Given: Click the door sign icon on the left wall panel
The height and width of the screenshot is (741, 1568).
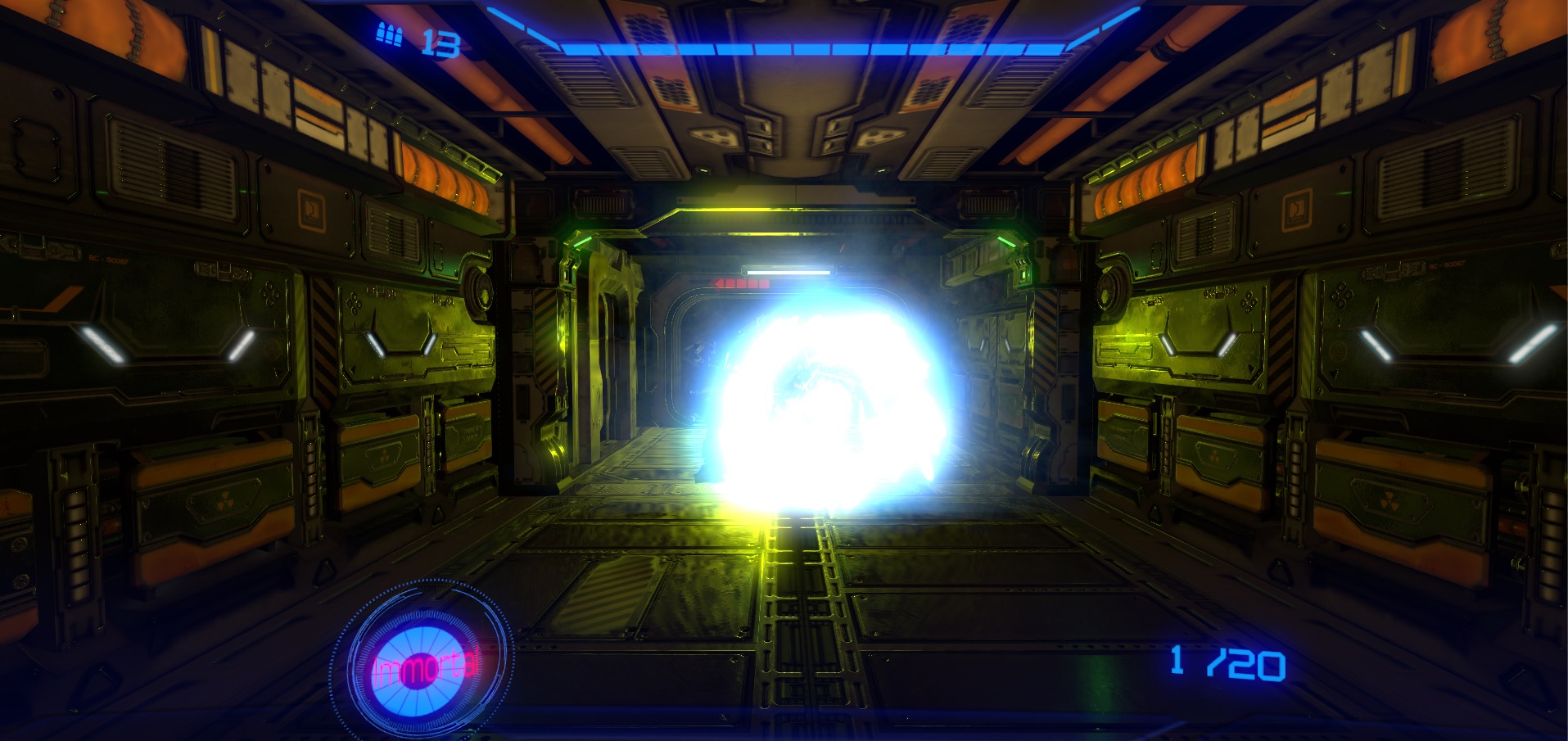Looking at the screenshot, I should [310, 209].
